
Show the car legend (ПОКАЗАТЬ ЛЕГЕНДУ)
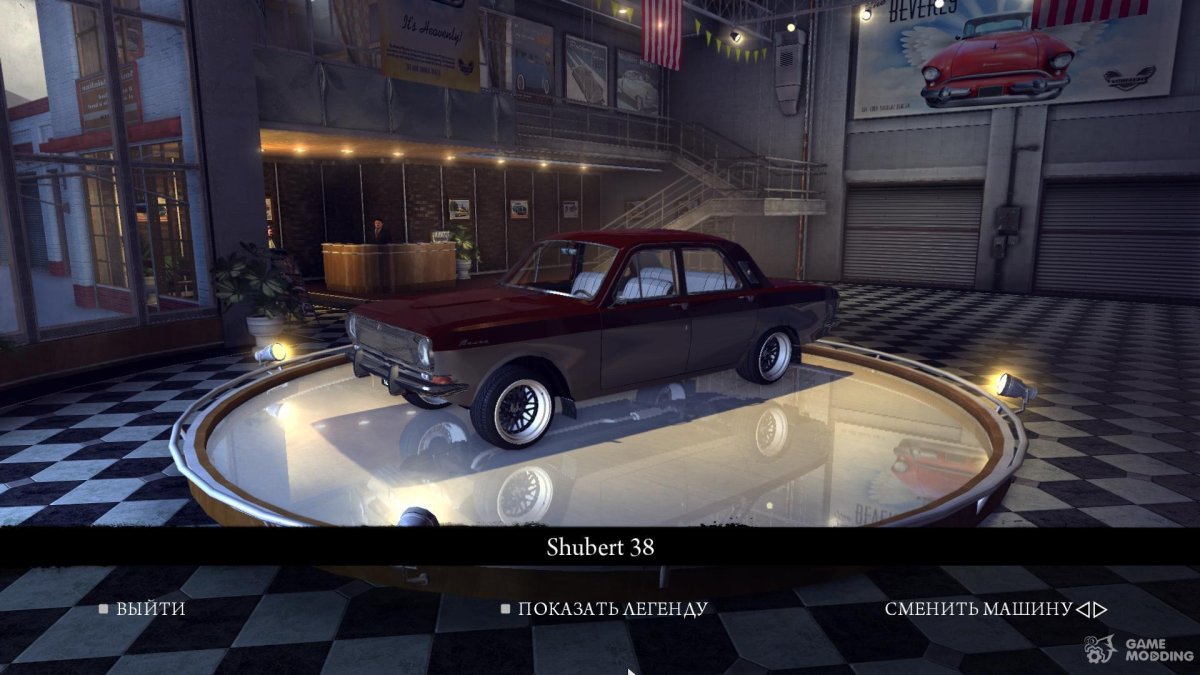click(611, 608)
